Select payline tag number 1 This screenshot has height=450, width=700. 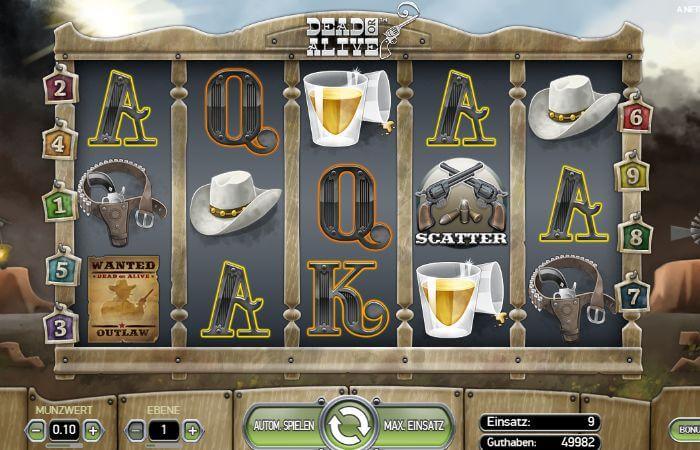point(60,206)
